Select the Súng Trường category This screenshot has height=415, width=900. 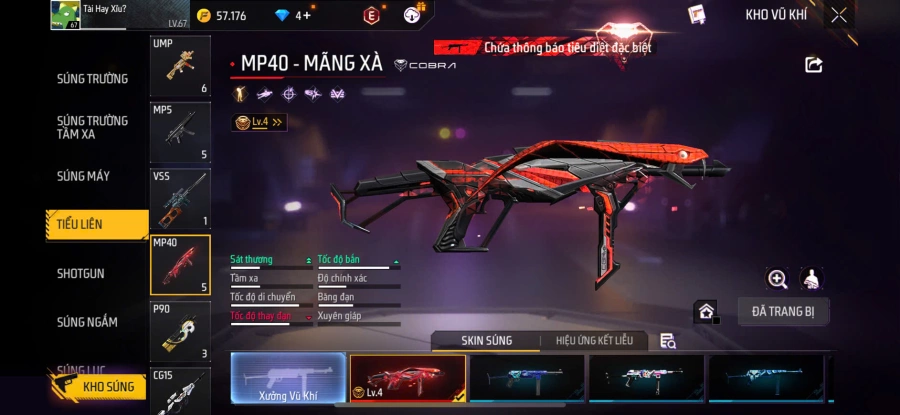click(92, 79)
